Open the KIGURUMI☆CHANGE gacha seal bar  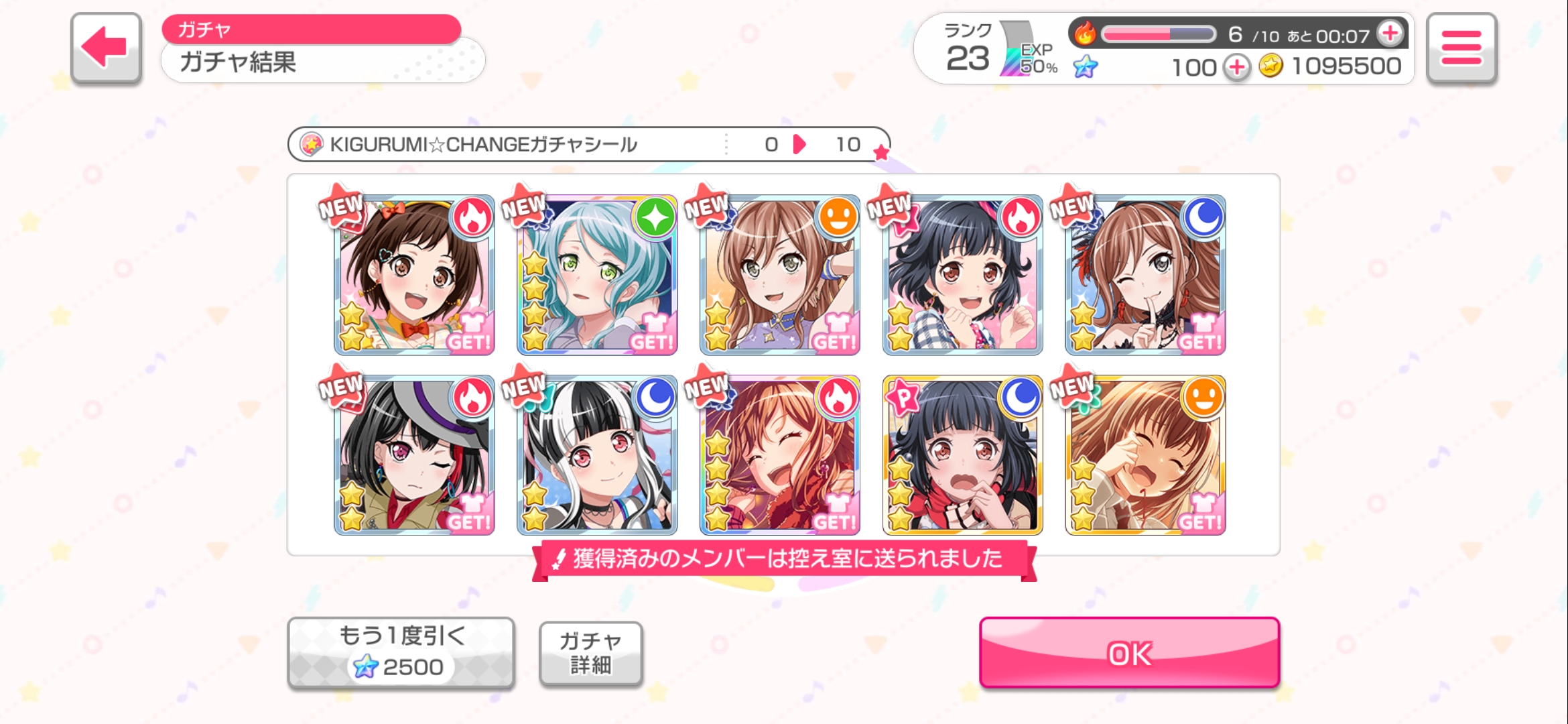coord(588,144)
